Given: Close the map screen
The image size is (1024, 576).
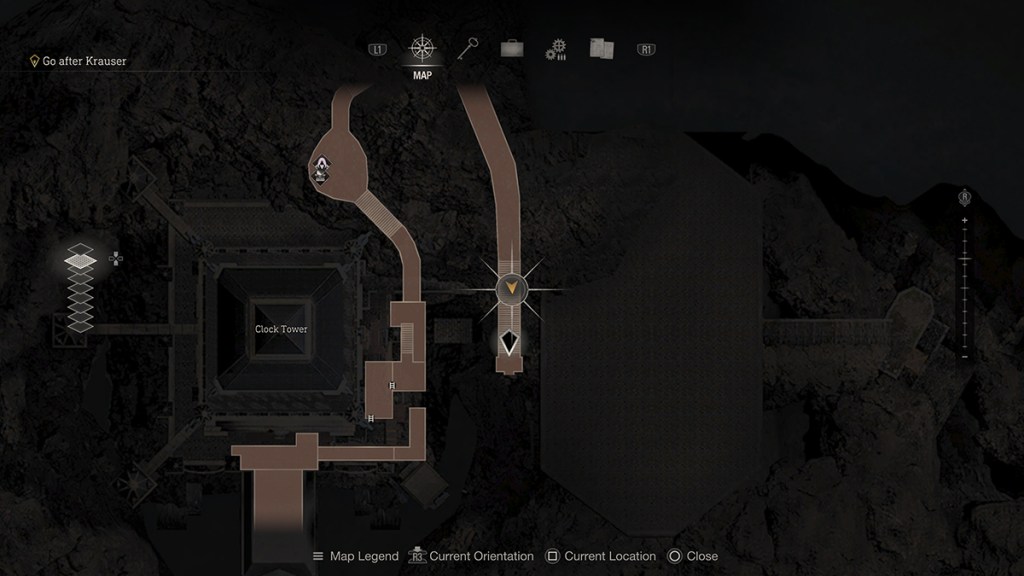Looking at the screenshot, I should pos(692,556).
